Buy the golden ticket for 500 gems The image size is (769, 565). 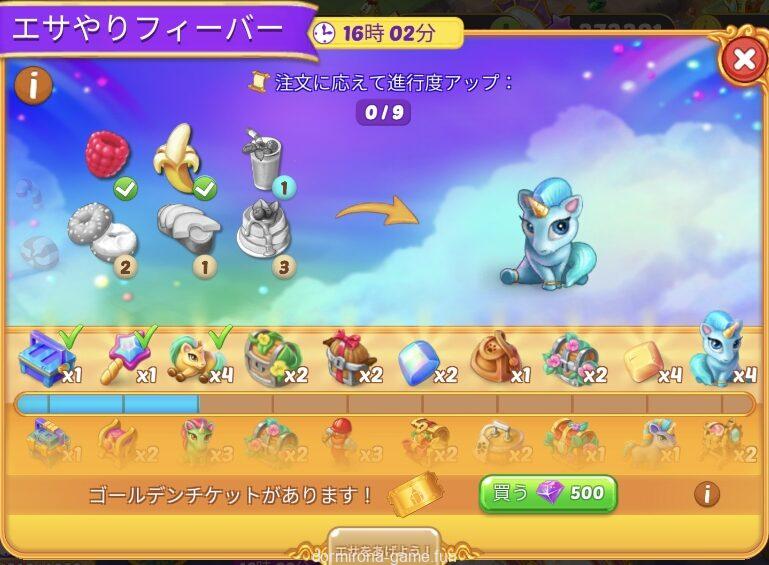(547, 493)
